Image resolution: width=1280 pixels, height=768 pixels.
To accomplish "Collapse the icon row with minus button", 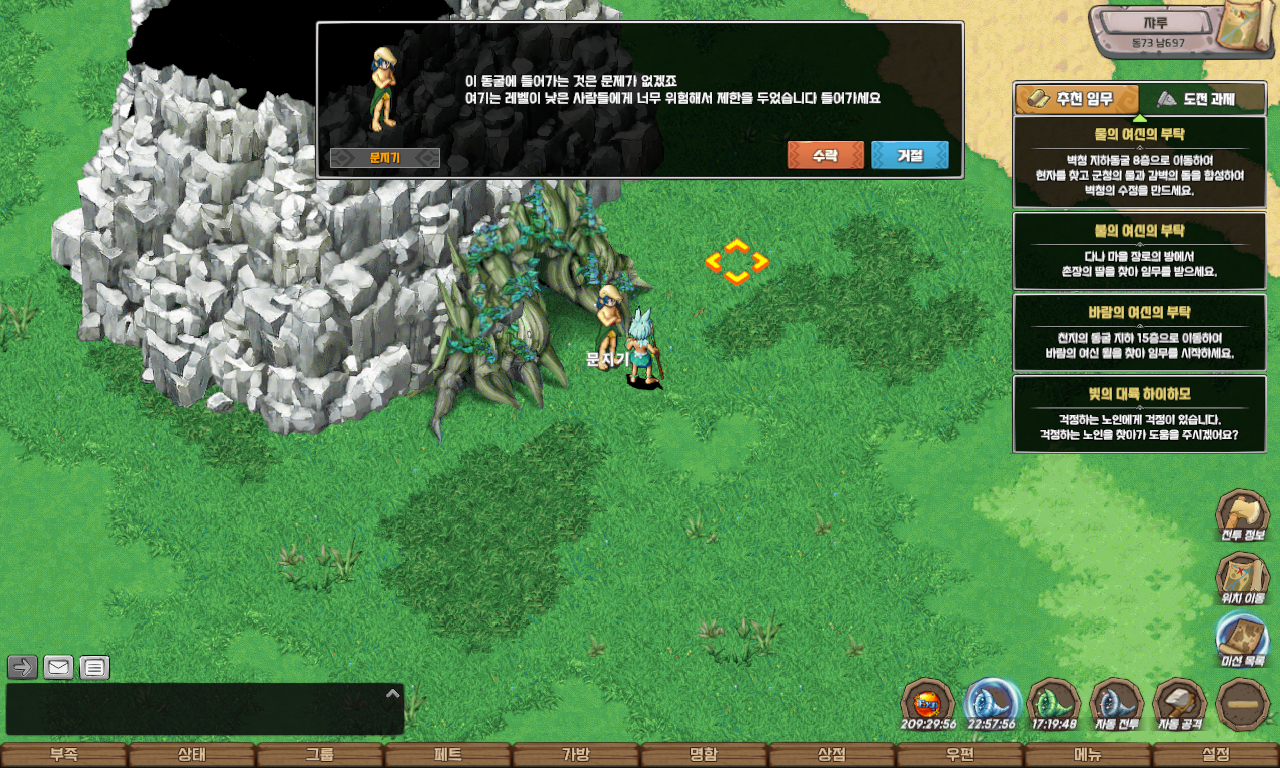I will point(1243,704).
